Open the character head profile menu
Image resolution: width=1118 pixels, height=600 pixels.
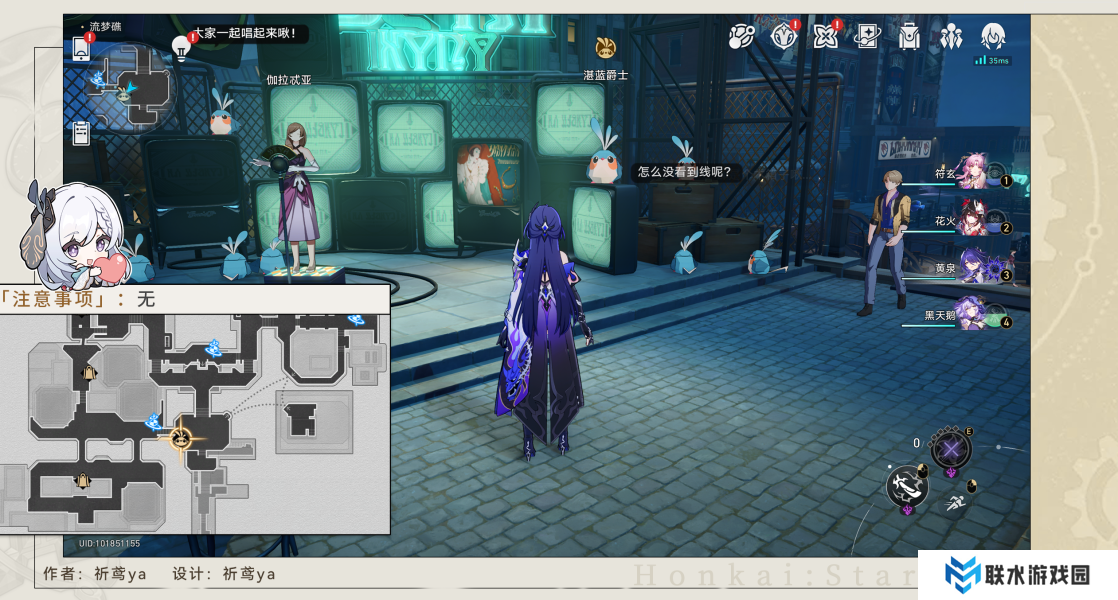[x=993, y=37]
